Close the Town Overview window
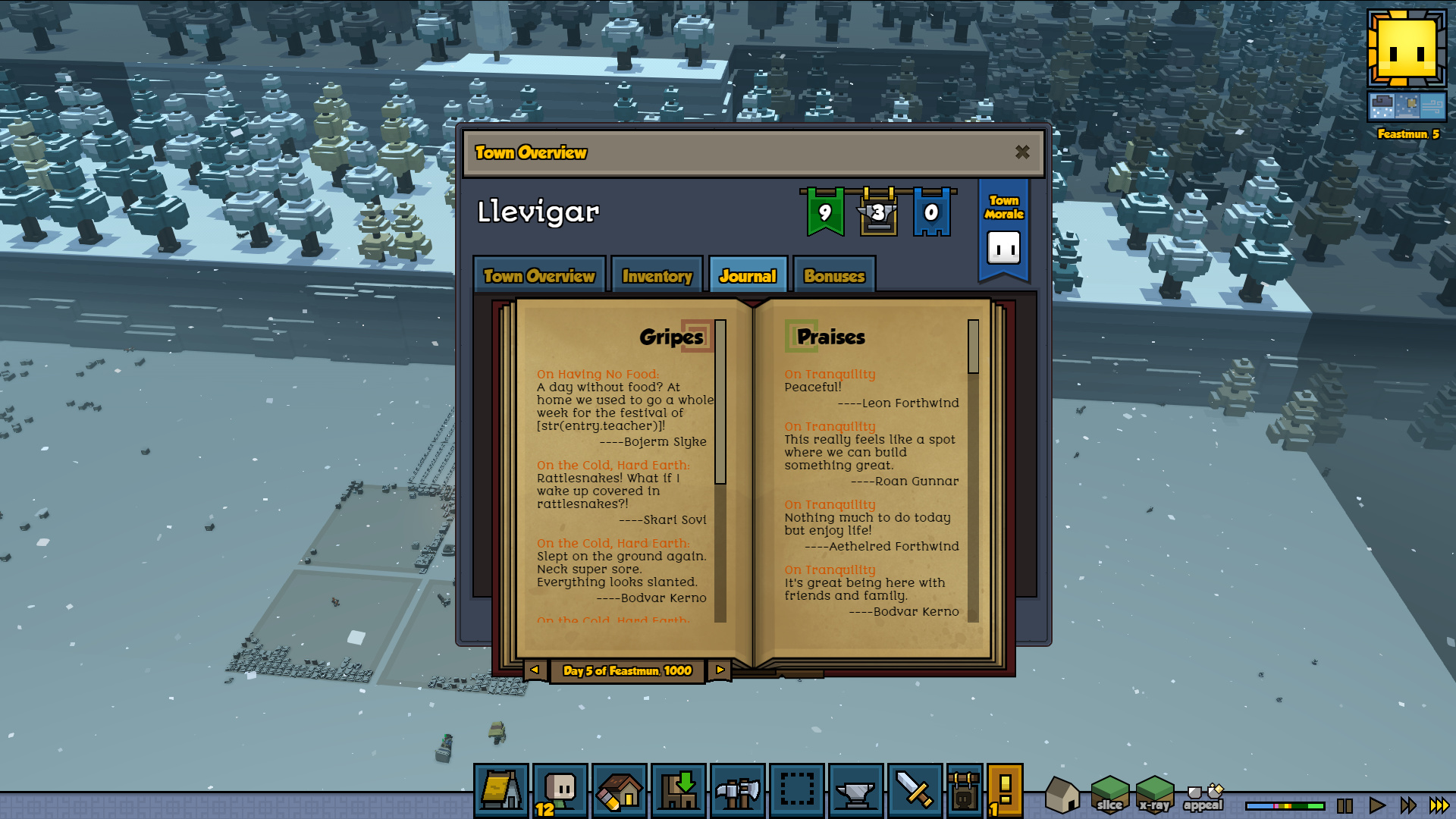The image size is (1456, 819). coord(1022,152)
